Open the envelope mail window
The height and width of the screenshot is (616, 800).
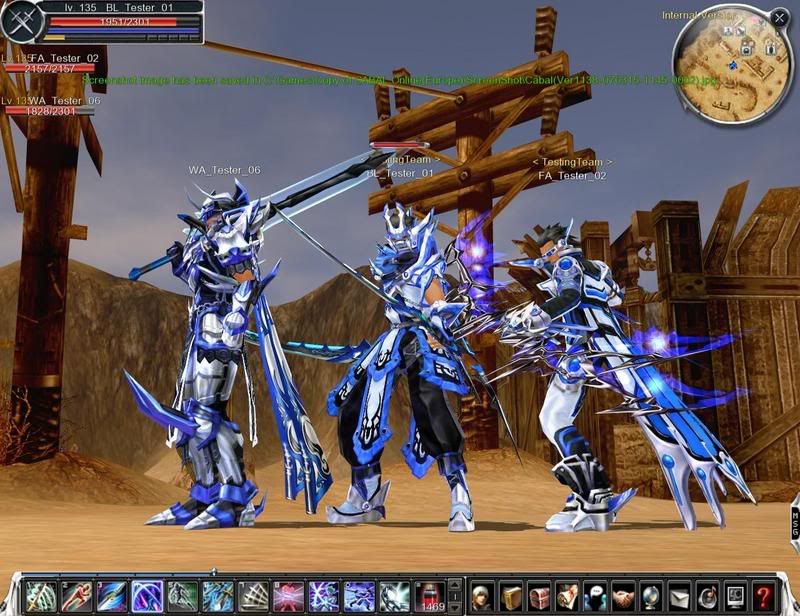pyautogui.click(x=679, y=596)
